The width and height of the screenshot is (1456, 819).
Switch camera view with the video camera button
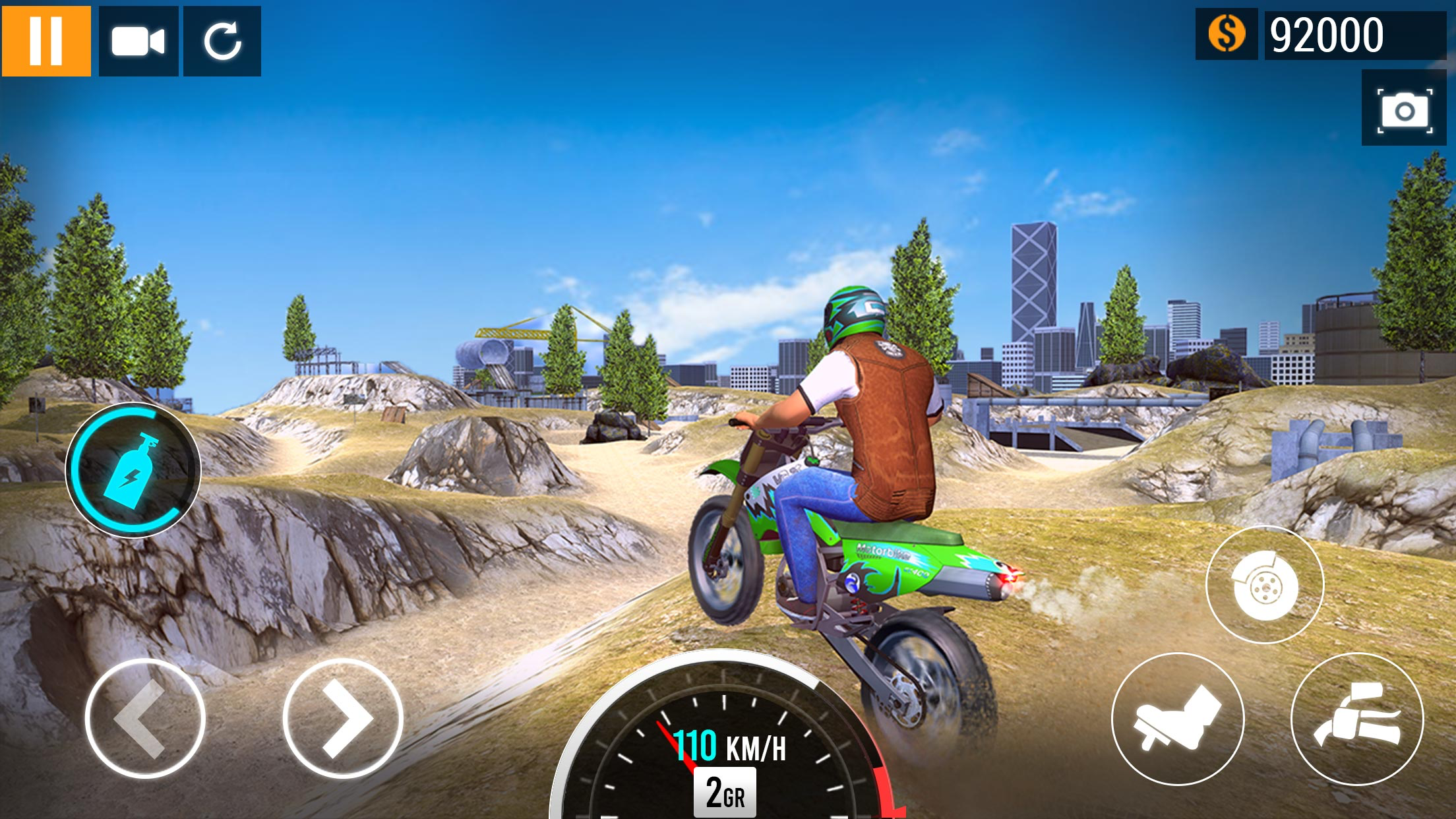point(138,41)
